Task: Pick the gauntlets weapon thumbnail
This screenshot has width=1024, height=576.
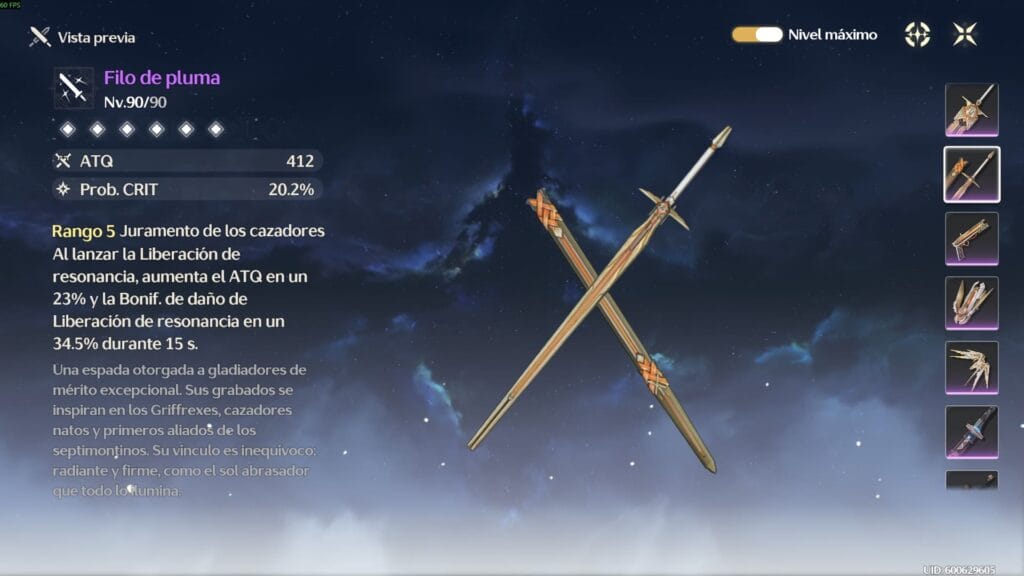Action: point(971,303)
